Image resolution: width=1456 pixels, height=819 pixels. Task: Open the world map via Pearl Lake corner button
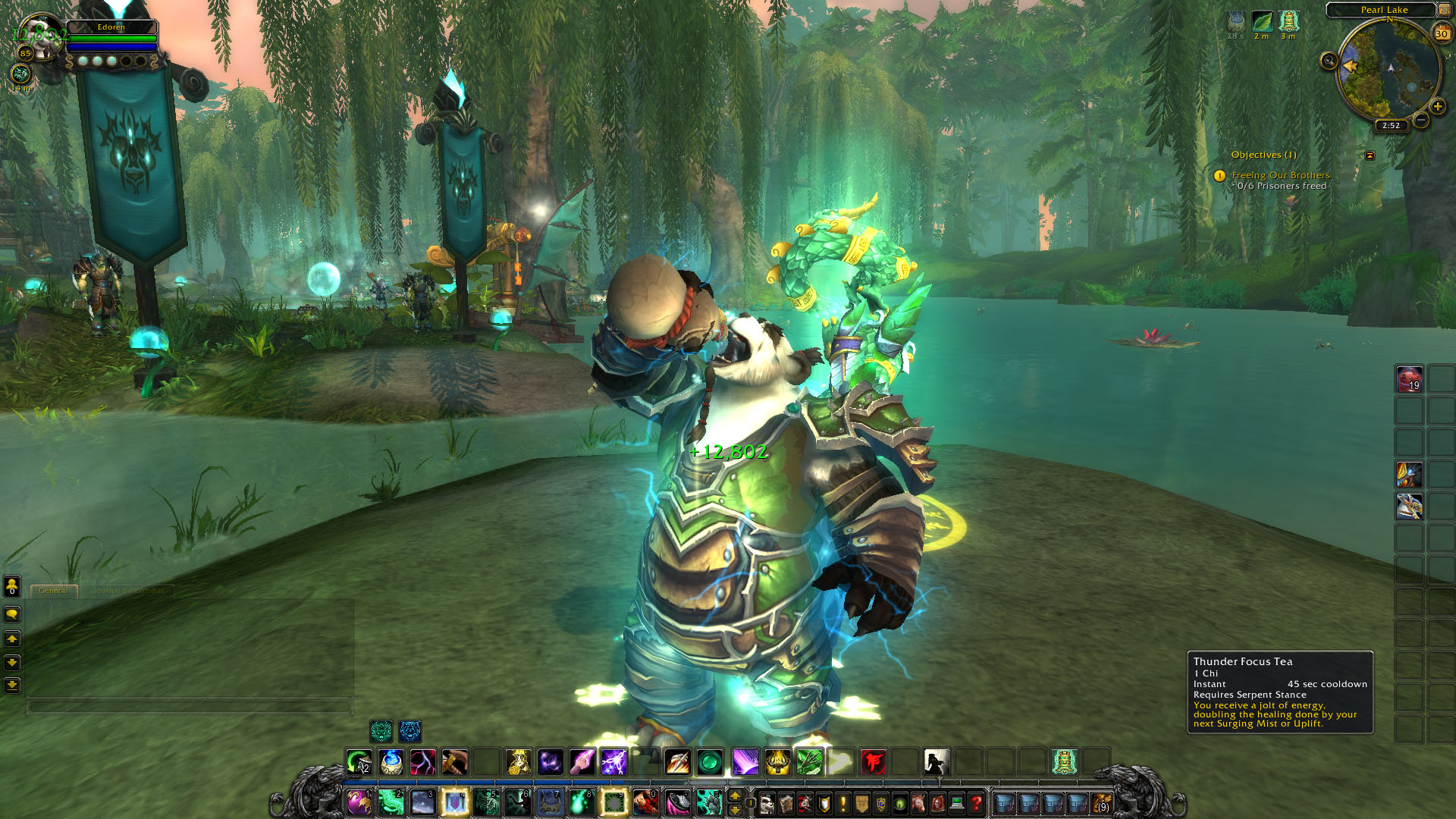point(1445,10)
